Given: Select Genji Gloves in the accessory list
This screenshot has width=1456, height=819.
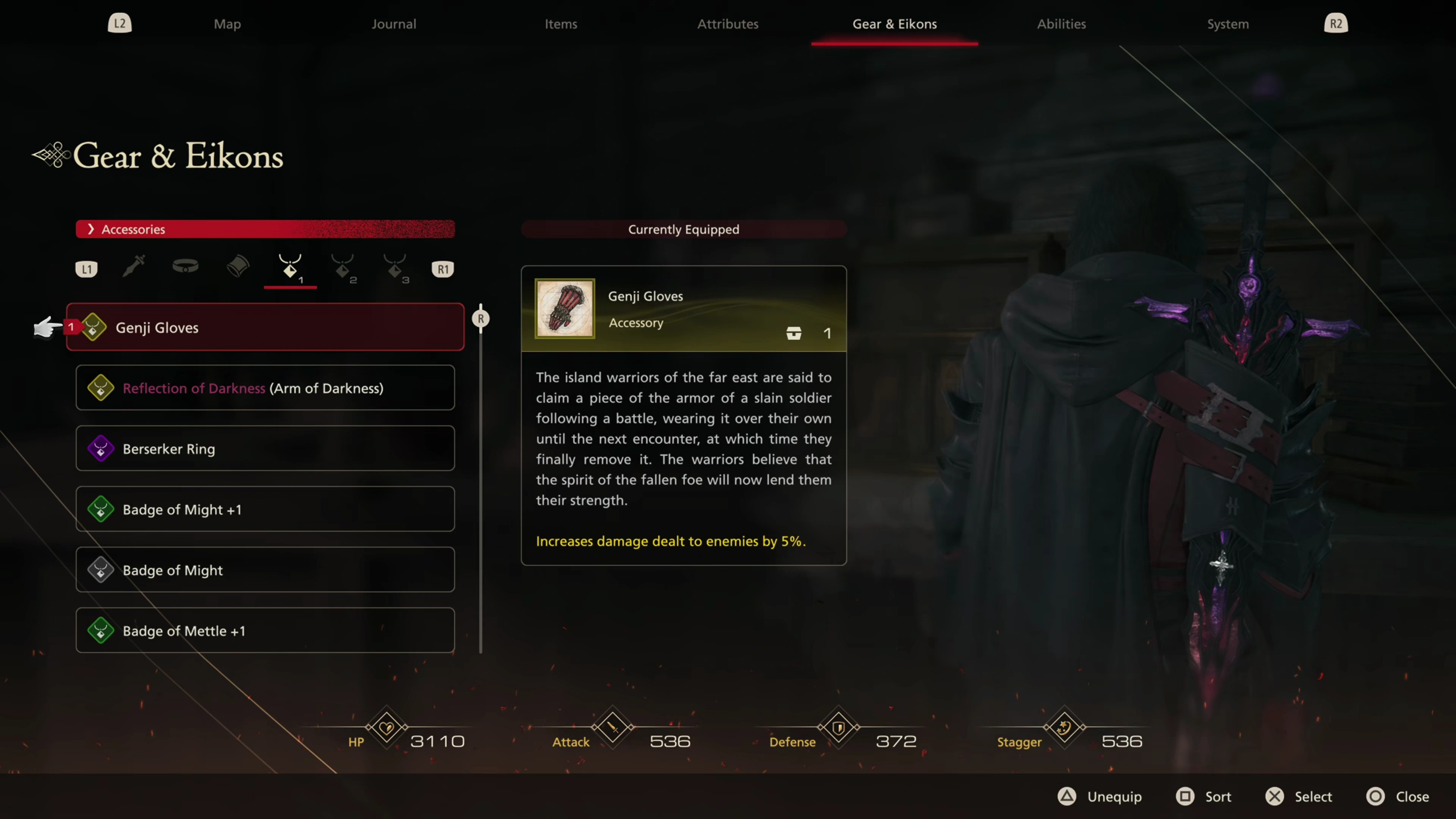Looking at the screenshot, I should tap(265, 327).
